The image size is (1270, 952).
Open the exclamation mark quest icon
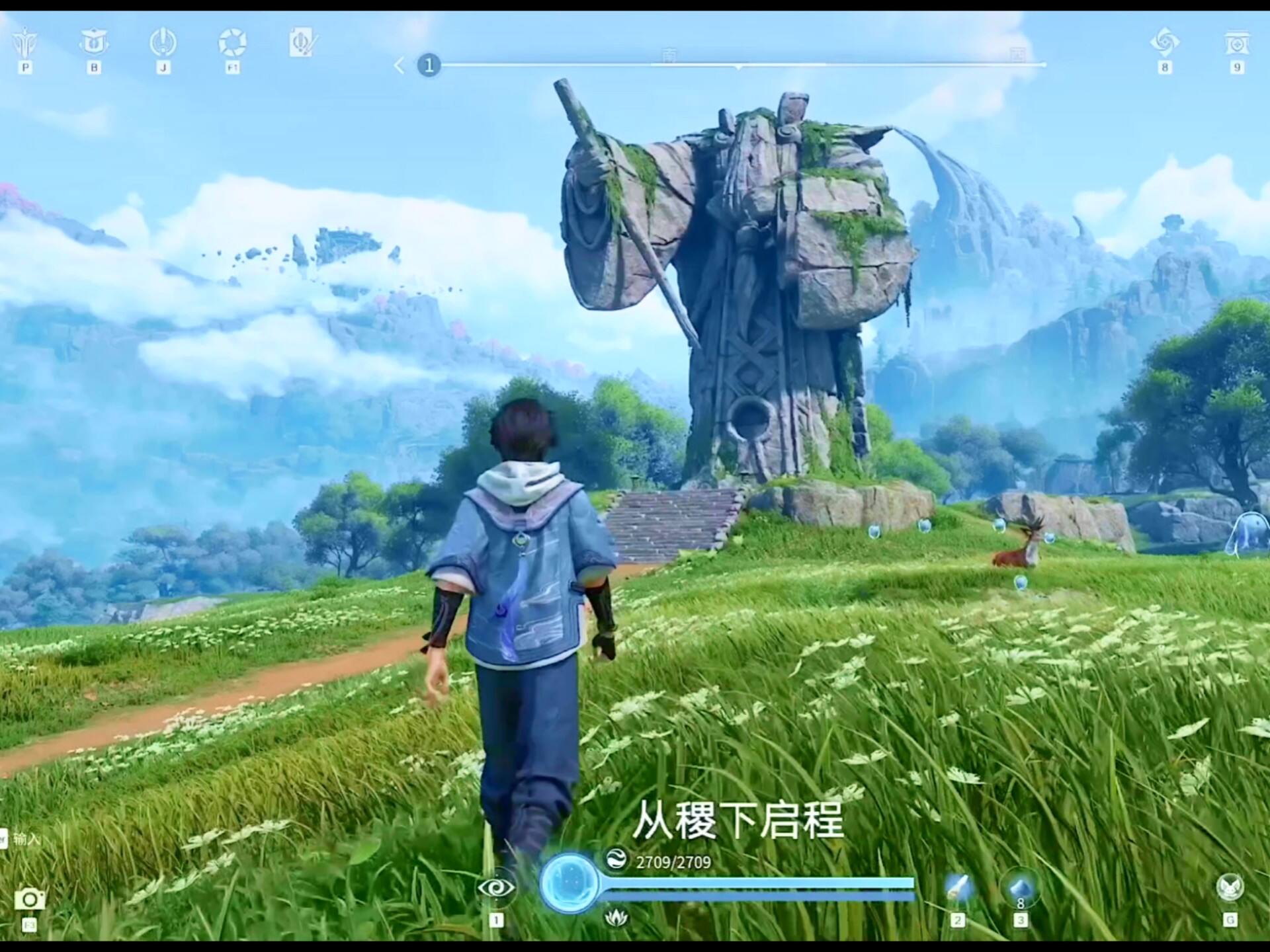[163, 43]
